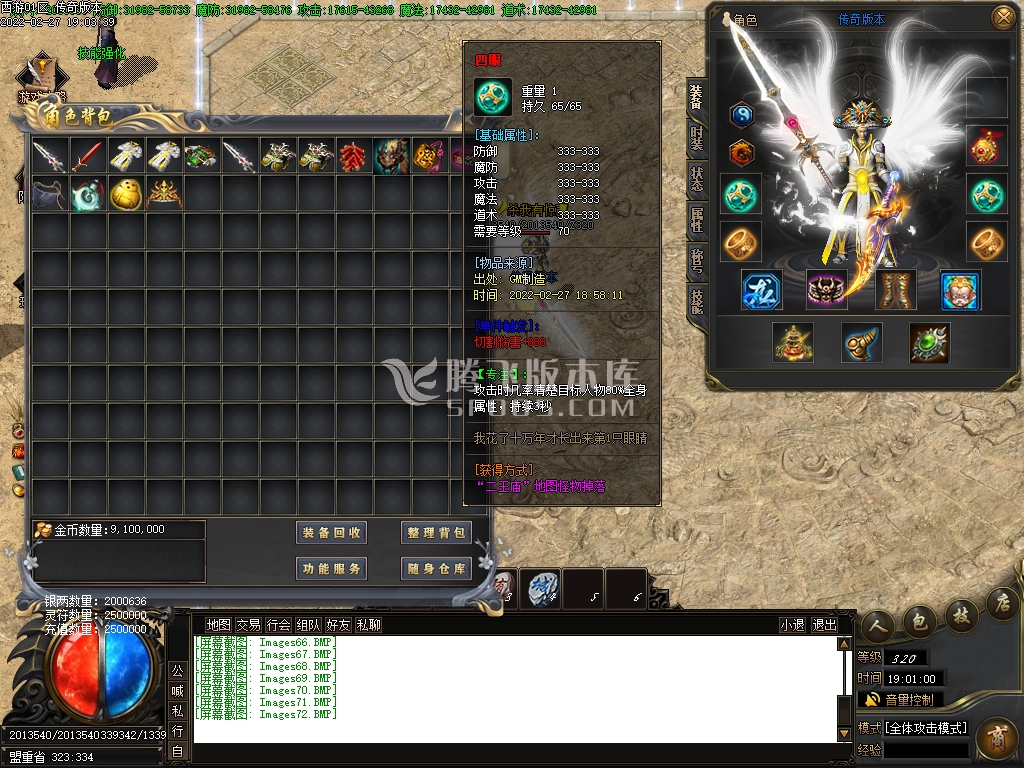Open the 装备回收 equipment recycle button
The height and width of the screenshot is (768, 1024).
[x=332, y=533]
